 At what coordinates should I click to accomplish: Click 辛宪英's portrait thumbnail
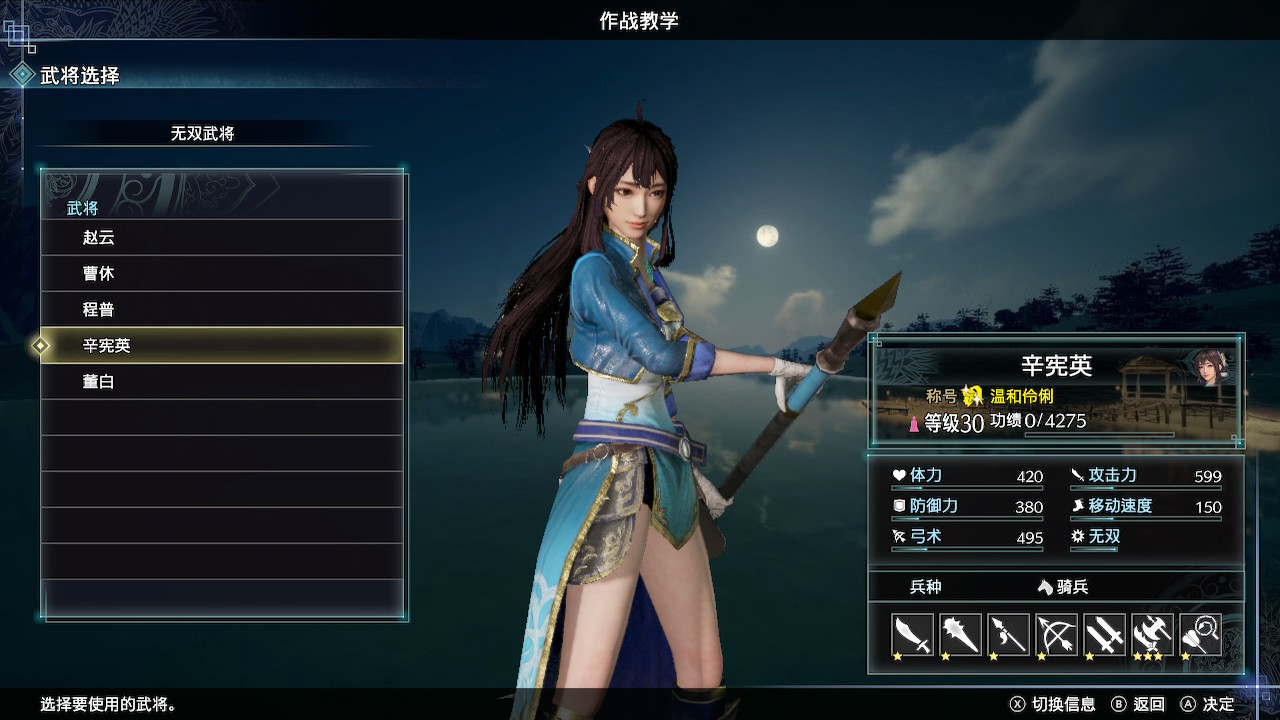click(1212, 367)
